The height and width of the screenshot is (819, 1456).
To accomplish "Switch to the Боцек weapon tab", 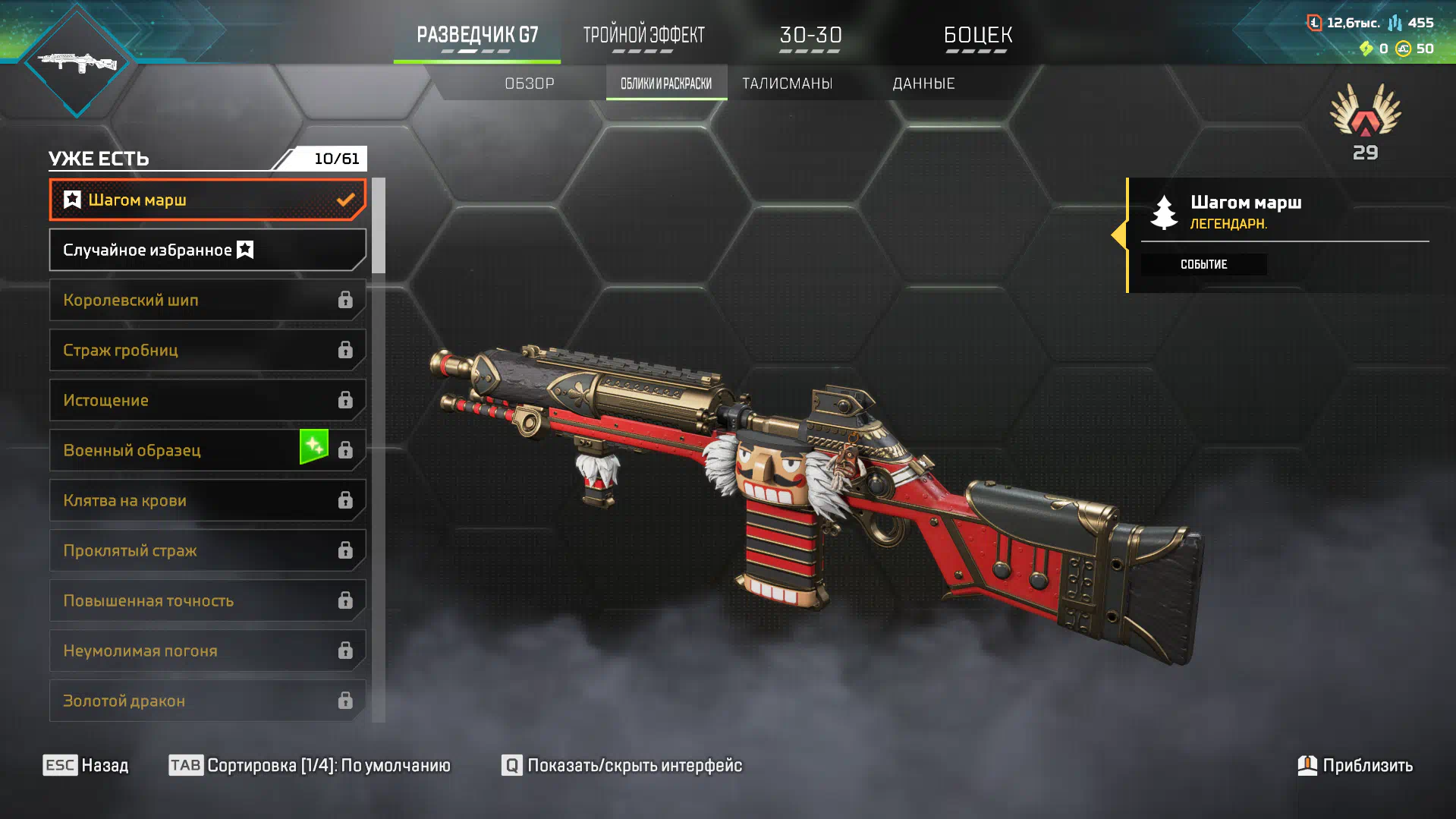I will click(977, 36).
